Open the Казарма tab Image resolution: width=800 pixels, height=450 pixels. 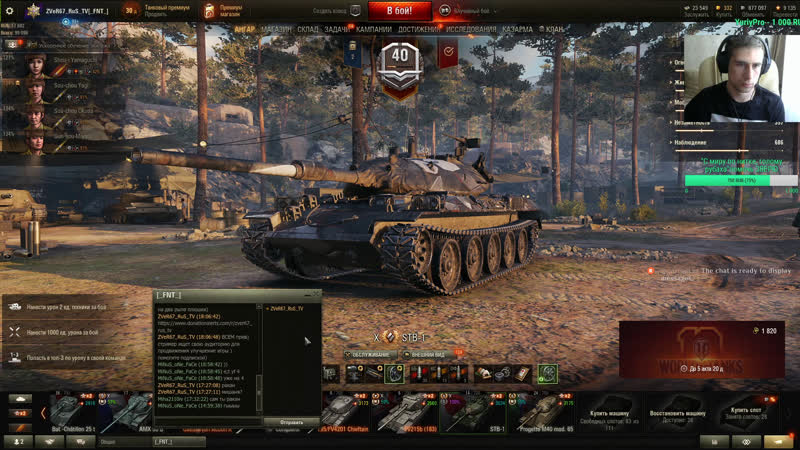click(x=518, y=30)
